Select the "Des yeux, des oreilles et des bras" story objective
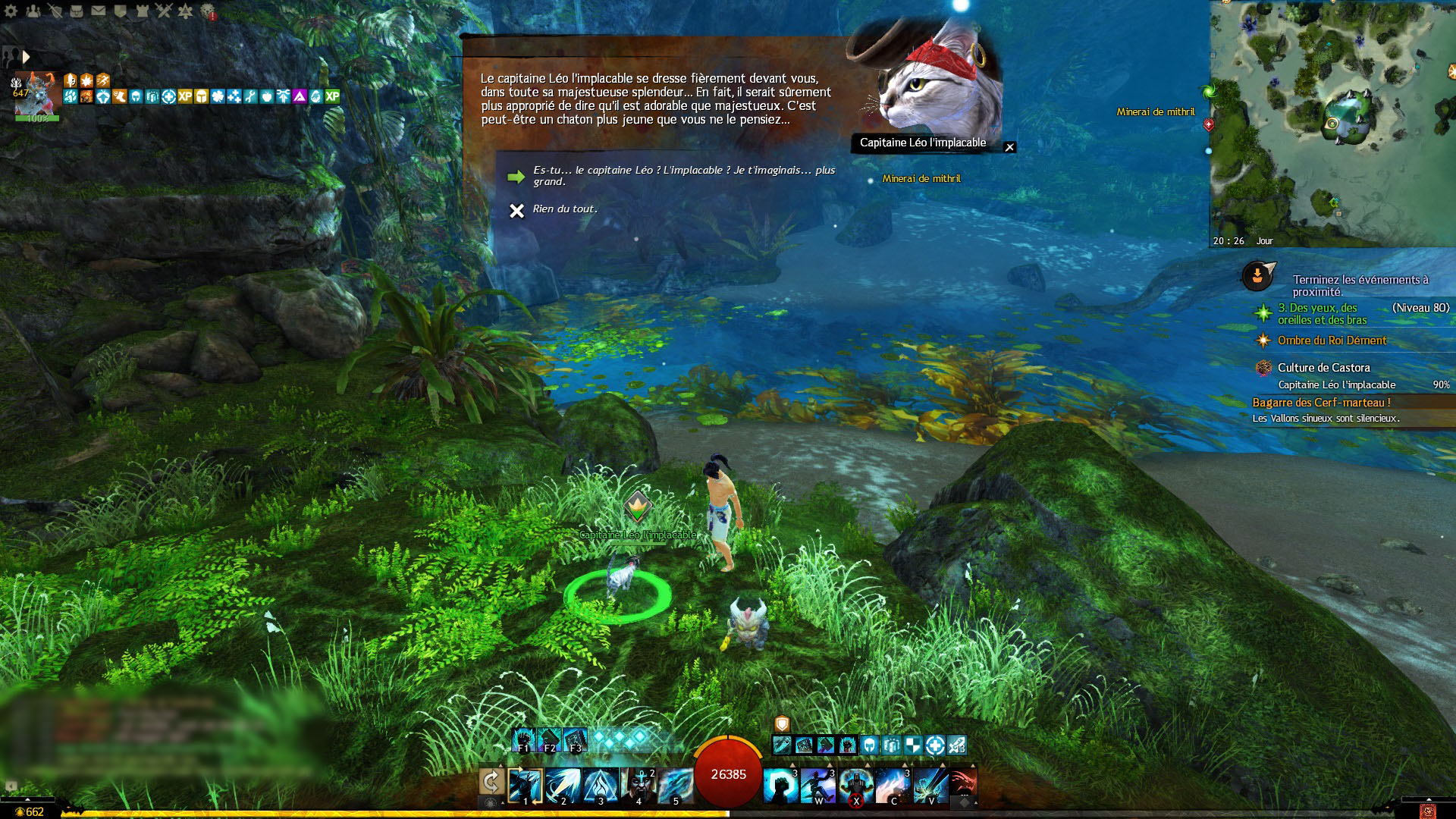Viewport: 1456px width, 819px height. (x=1322, y=313)
